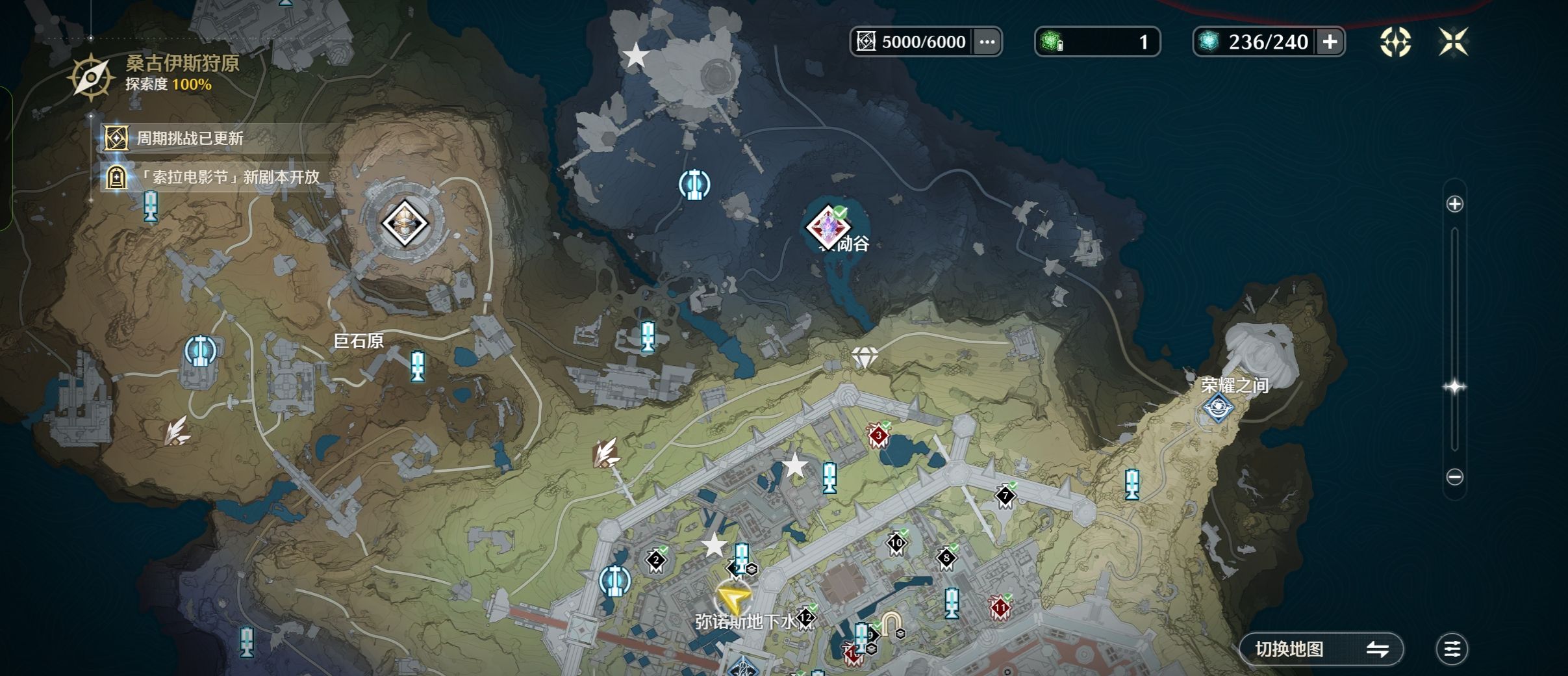Choose the red marker numbered 11
The width and height of the screenshot is (1568, 676).
(x=1000, y=608)
